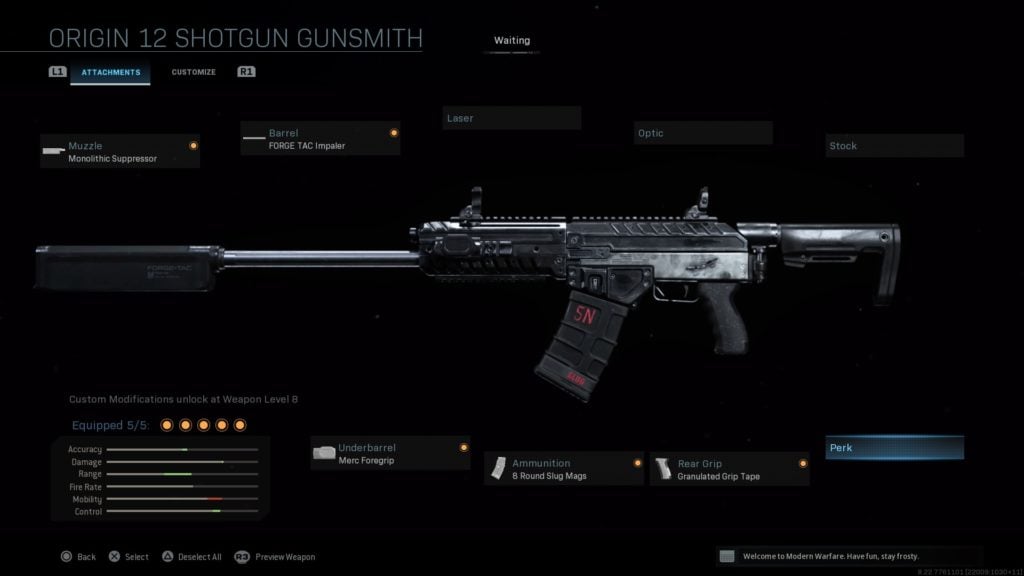Click Back at the bottom bar

point(79,557)
